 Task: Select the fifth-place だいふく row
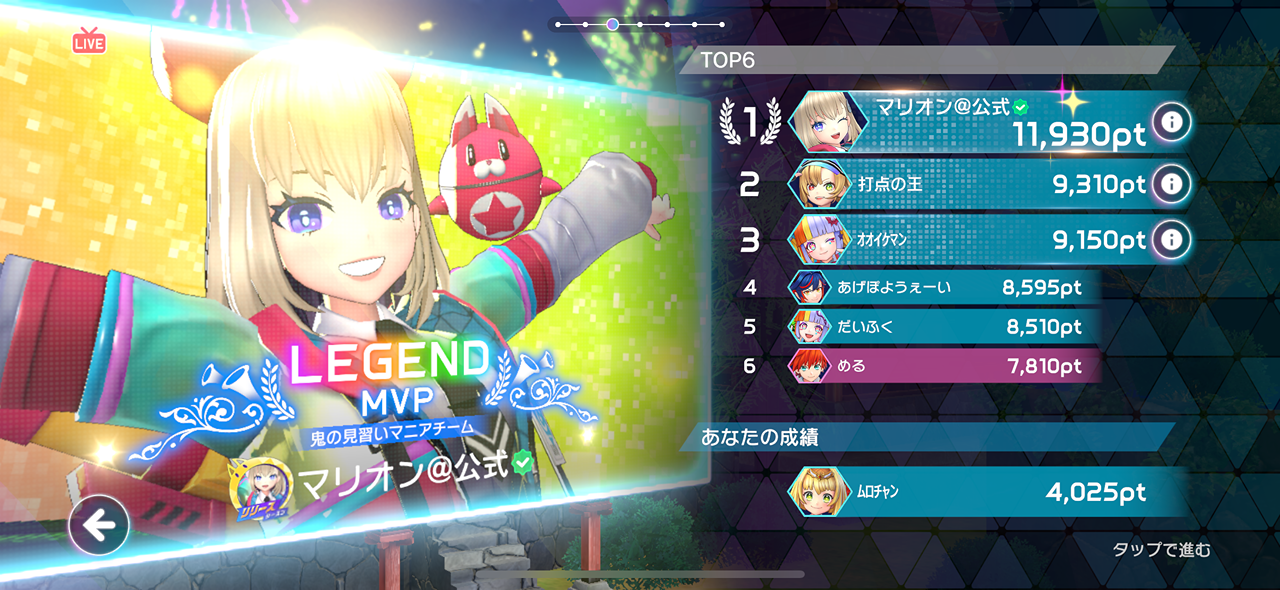point(940,326)
